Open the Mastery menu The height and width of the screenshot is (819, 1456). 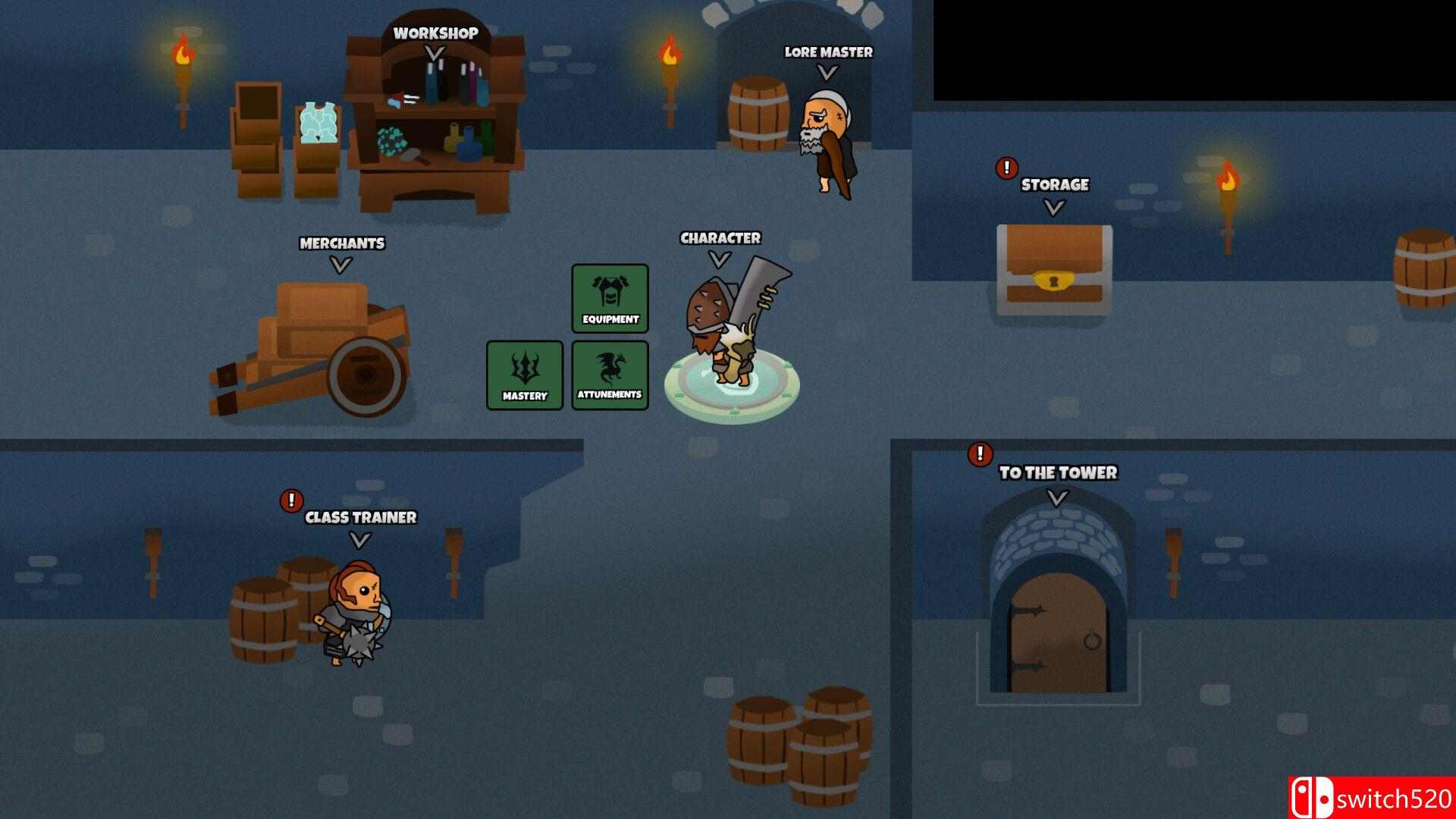point(525,375)
